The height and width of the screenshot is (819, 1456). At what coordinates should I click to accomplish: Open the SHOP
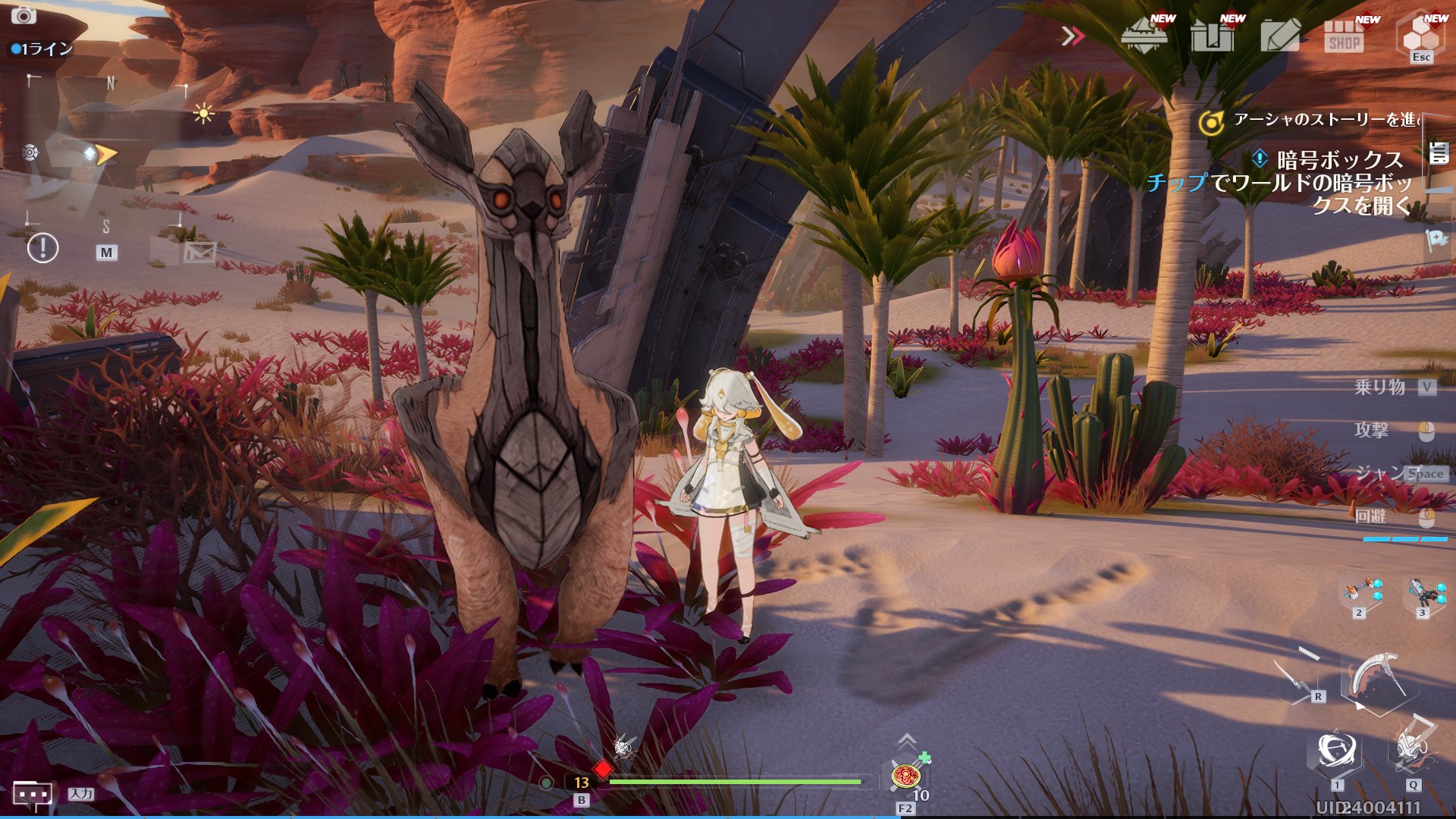point(1345,36)
